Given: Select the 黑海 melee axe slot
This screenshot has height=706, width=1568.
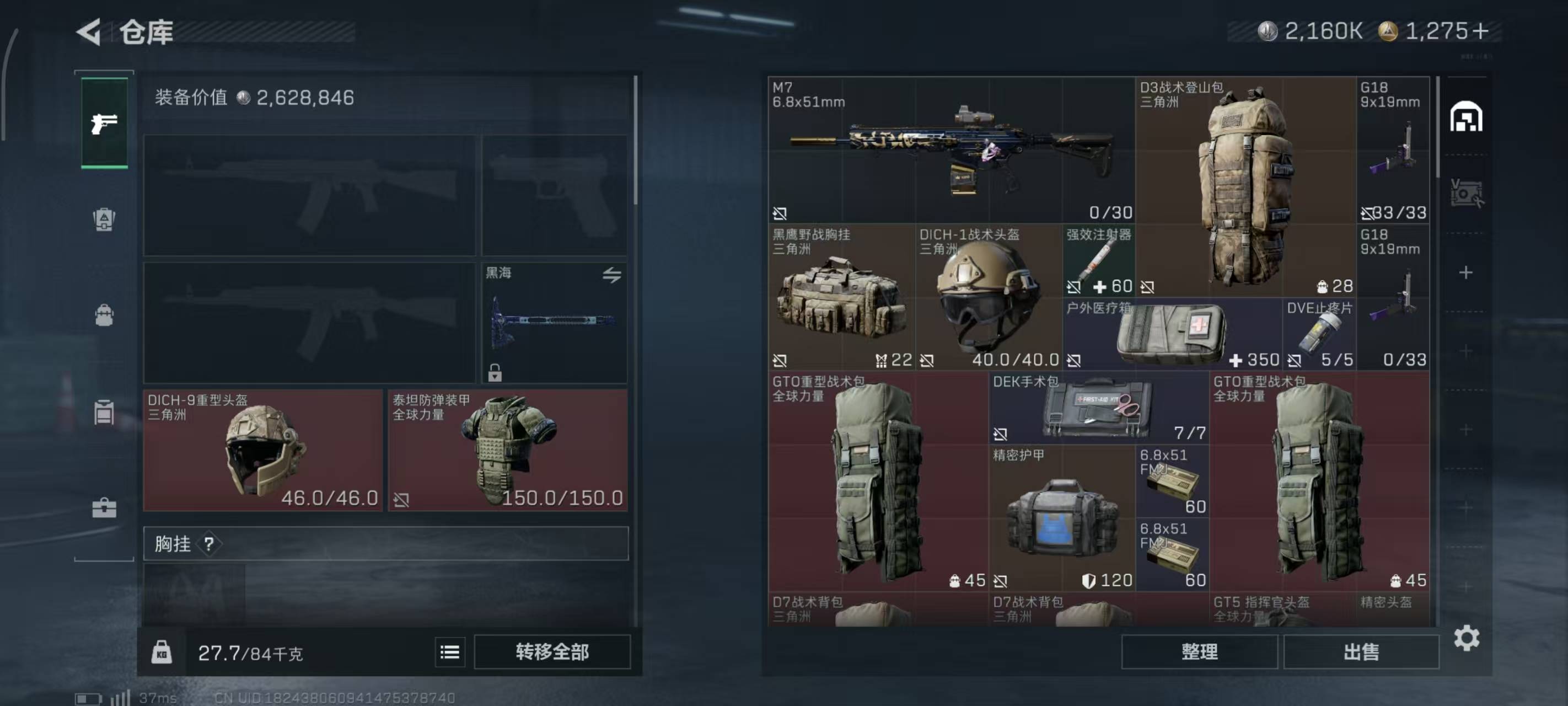Looking at the screenshot, I should 554,323.
